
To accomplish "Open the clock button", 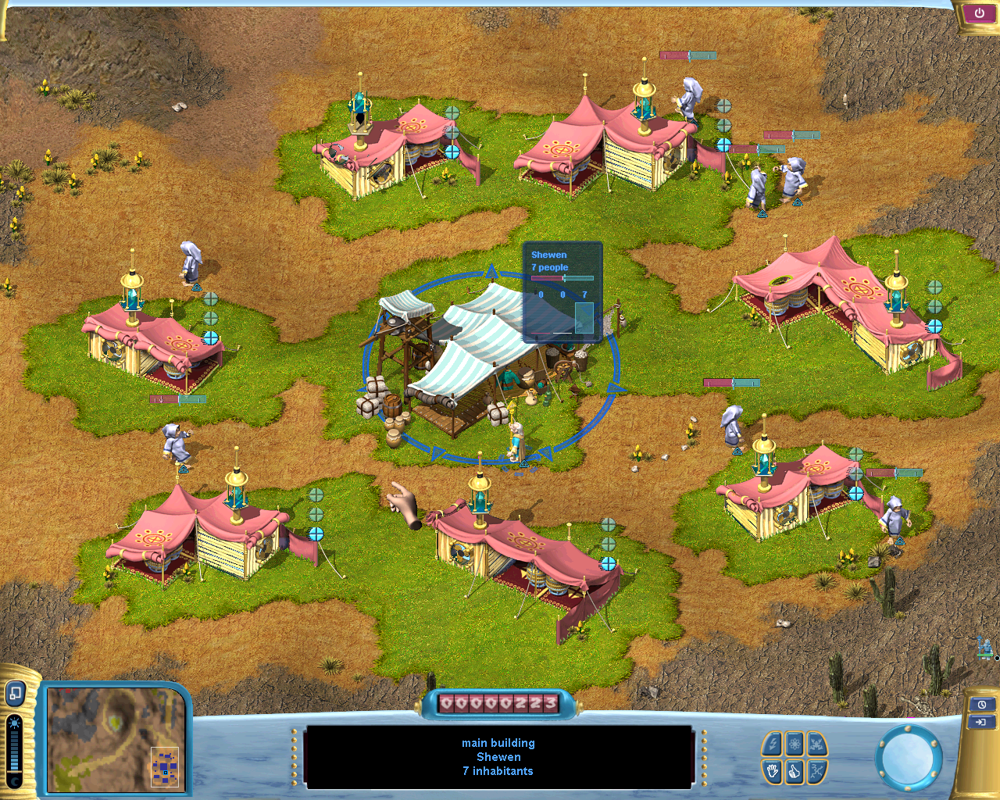I will click(982, 703).
